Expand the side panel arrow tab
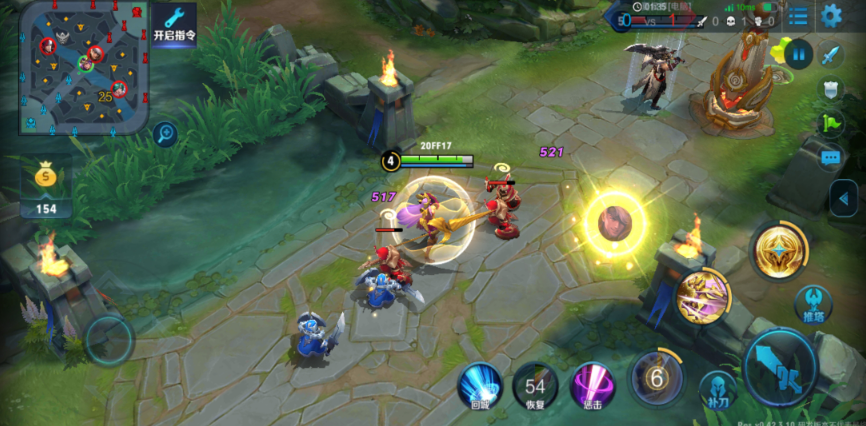Screen dimensions: 866x426 tap(845, 196)
